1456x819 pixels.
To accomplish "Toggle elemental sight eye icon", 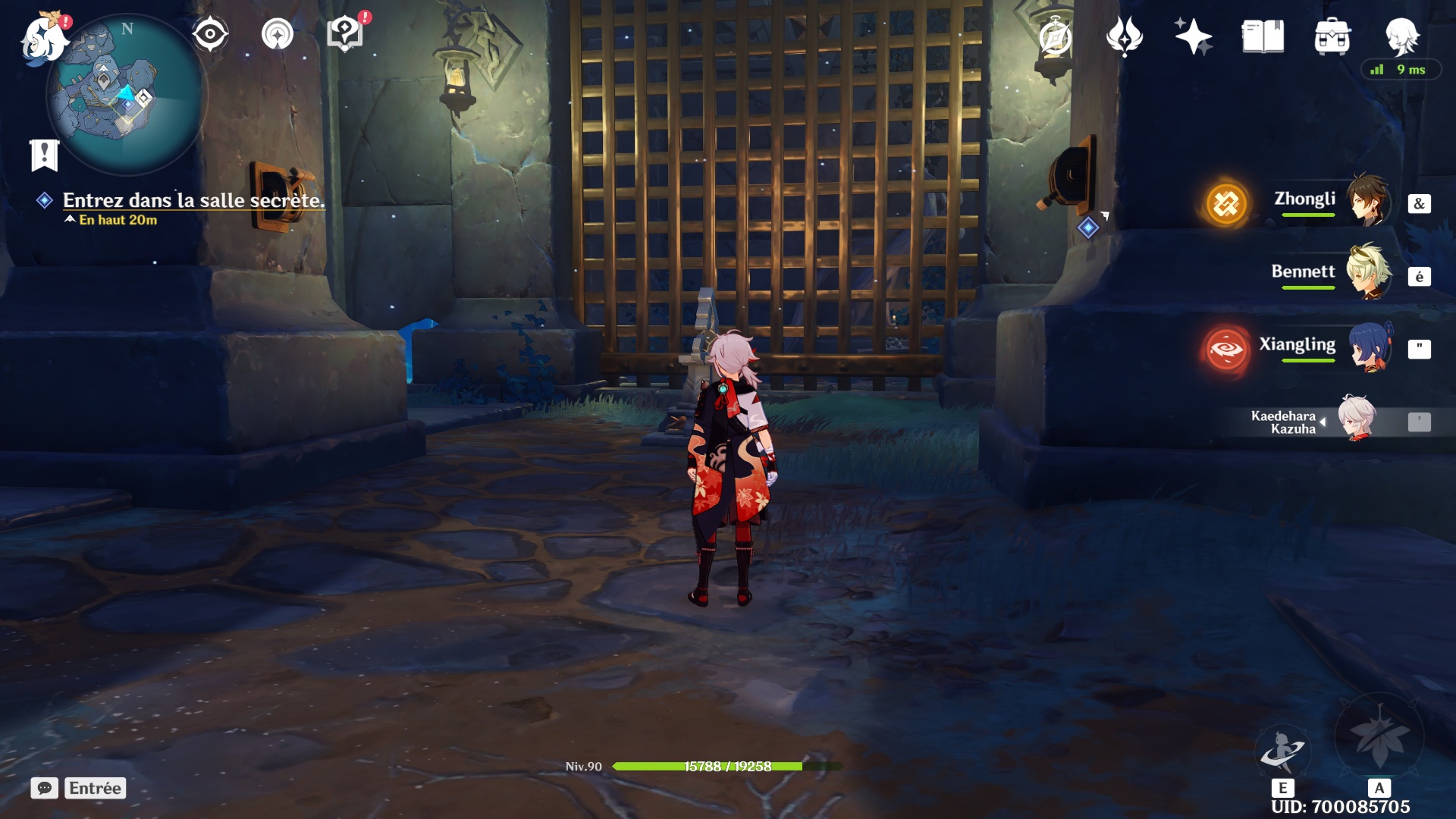I will pos(210,35).
